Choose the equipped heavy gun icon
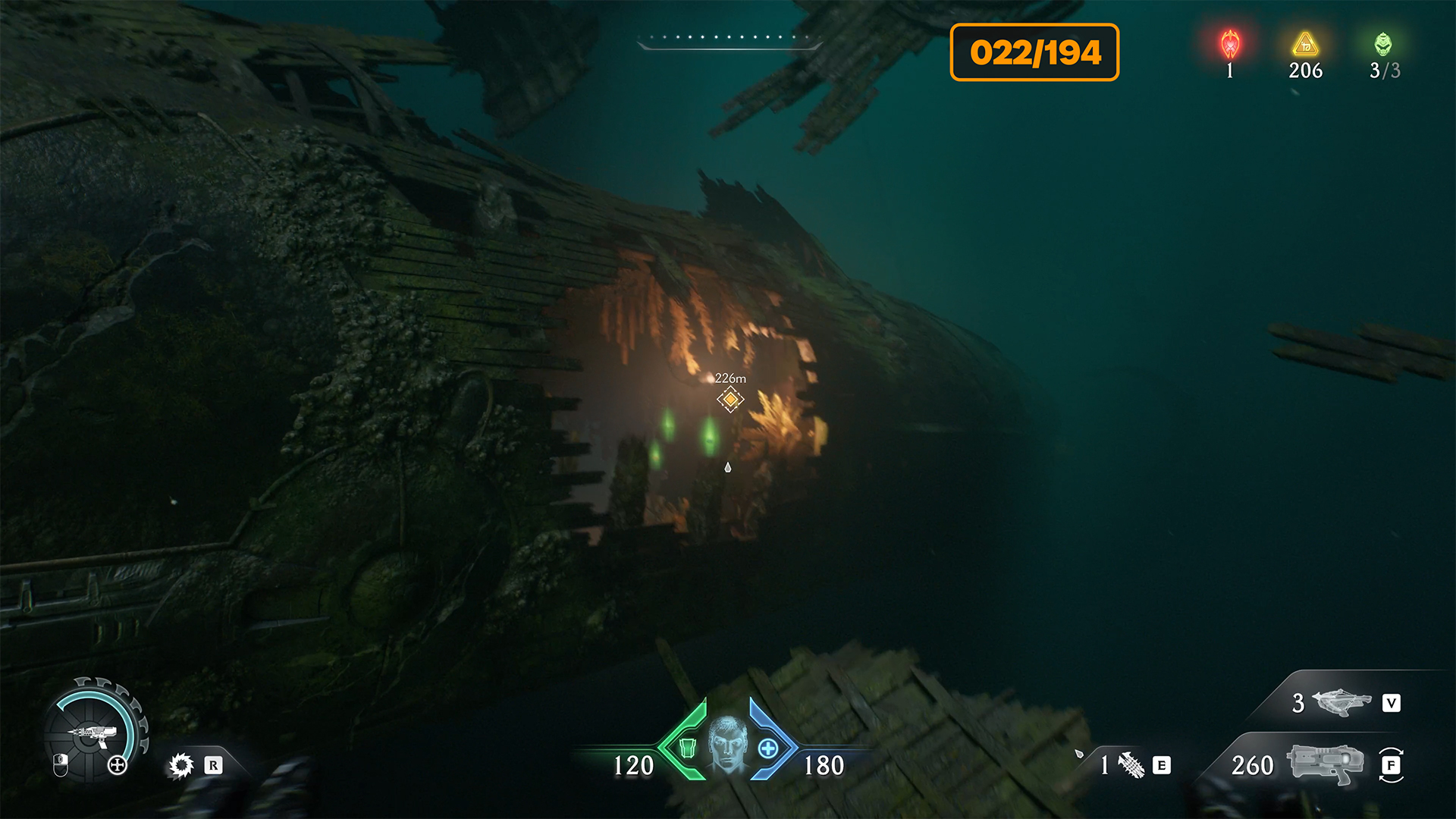This screenshot has width=1456, height=819. click(x=1326, y=764)
